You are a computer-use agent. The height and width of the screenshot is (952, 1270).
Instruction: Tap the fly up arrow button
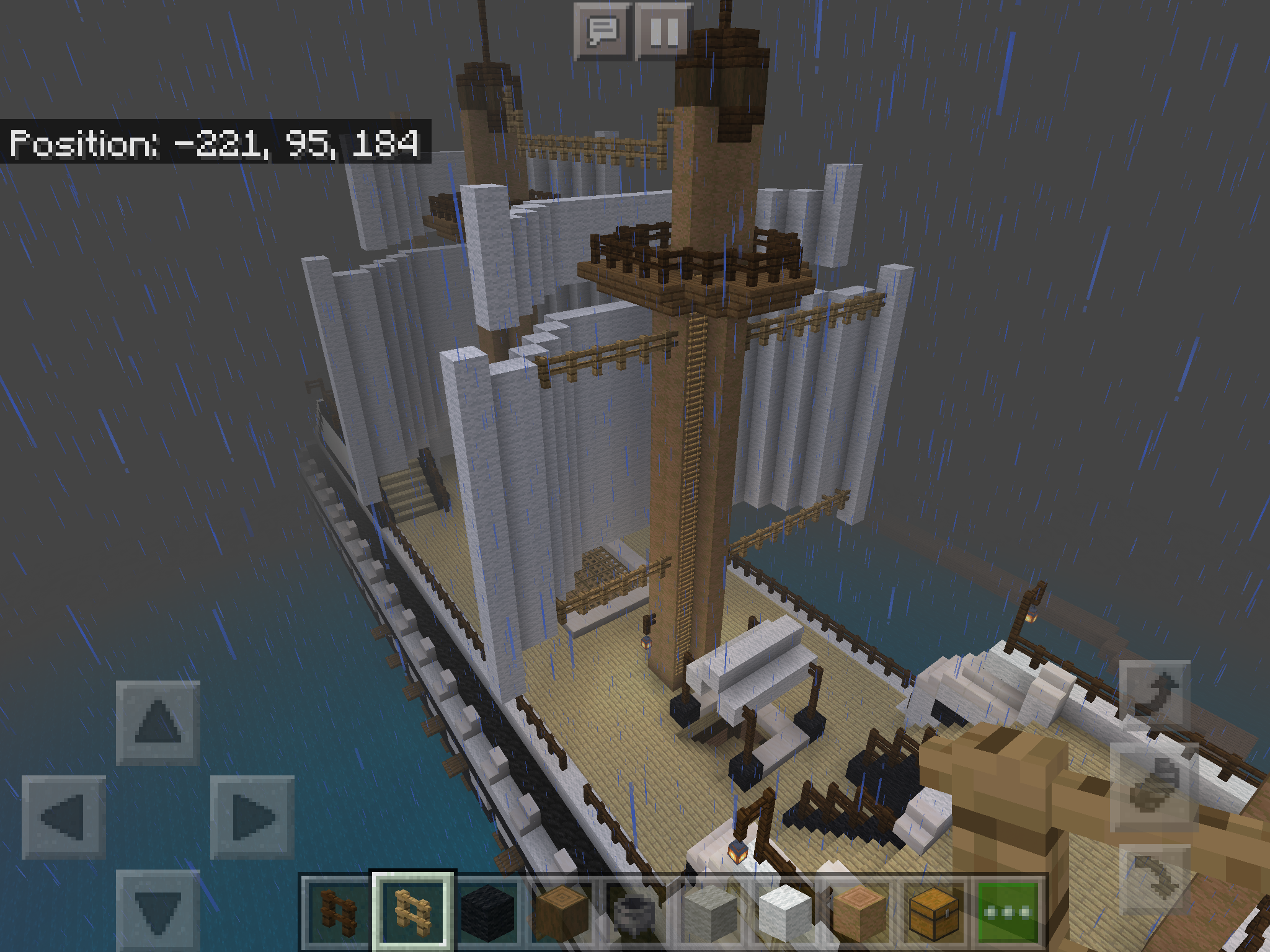tap(1155, 694)
